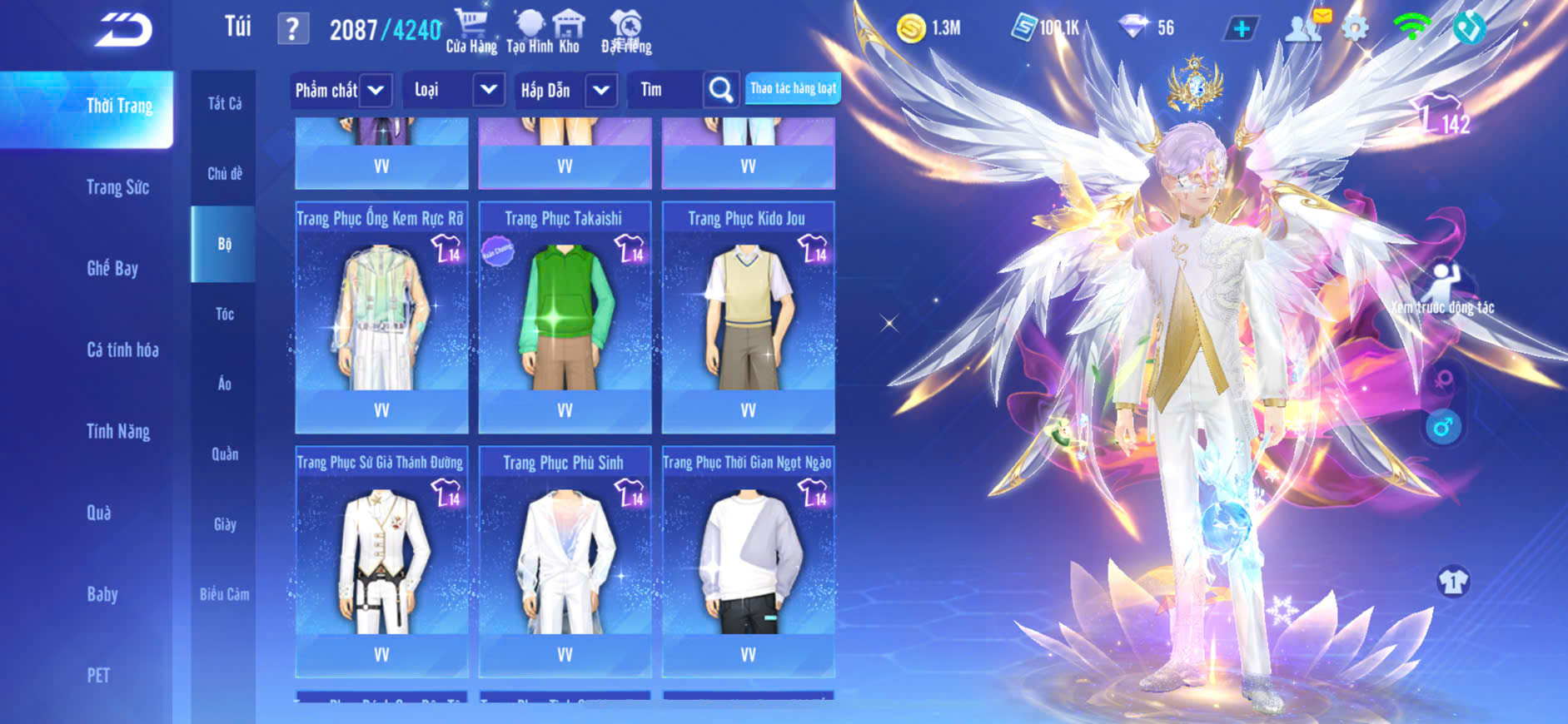
Task: Select Trang Phục Kido Jou outfit
Action: click(x=748, y=316)
